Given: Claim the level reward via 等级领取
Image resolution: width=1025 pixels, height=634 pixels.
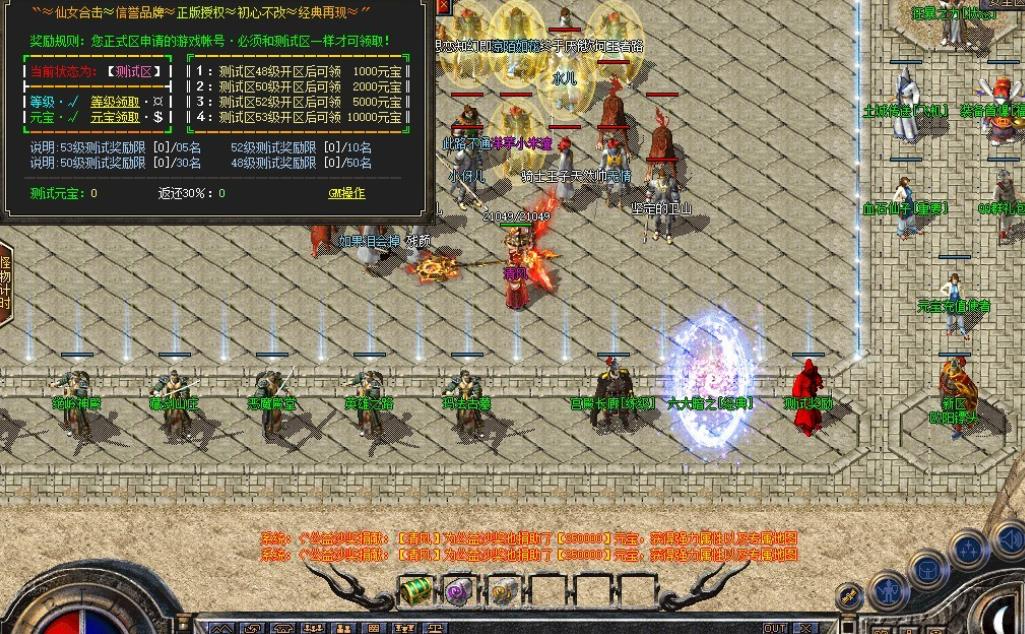Looking at the screenshot, I should click(x=115, y=101).
